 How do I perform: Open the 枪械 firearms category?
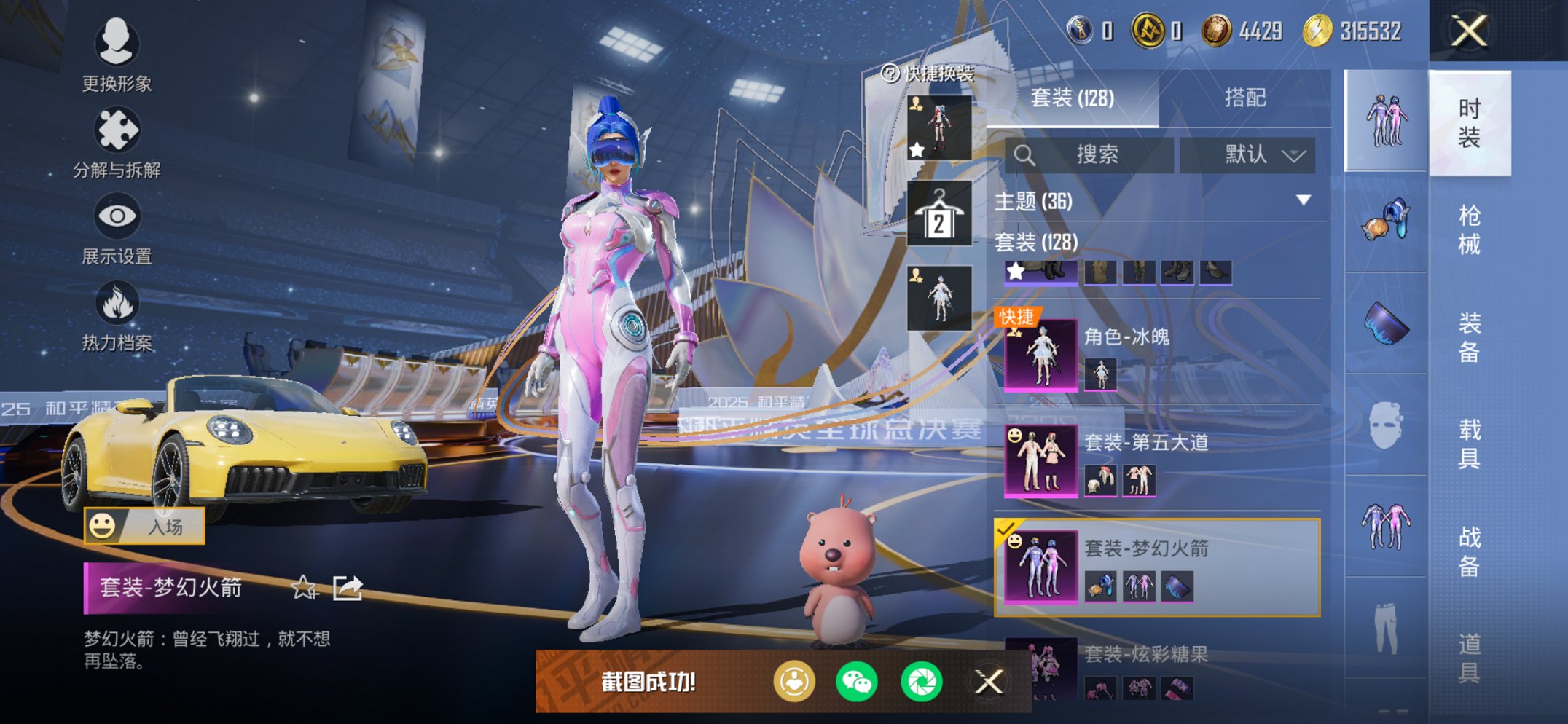[x=1469, y=229]
